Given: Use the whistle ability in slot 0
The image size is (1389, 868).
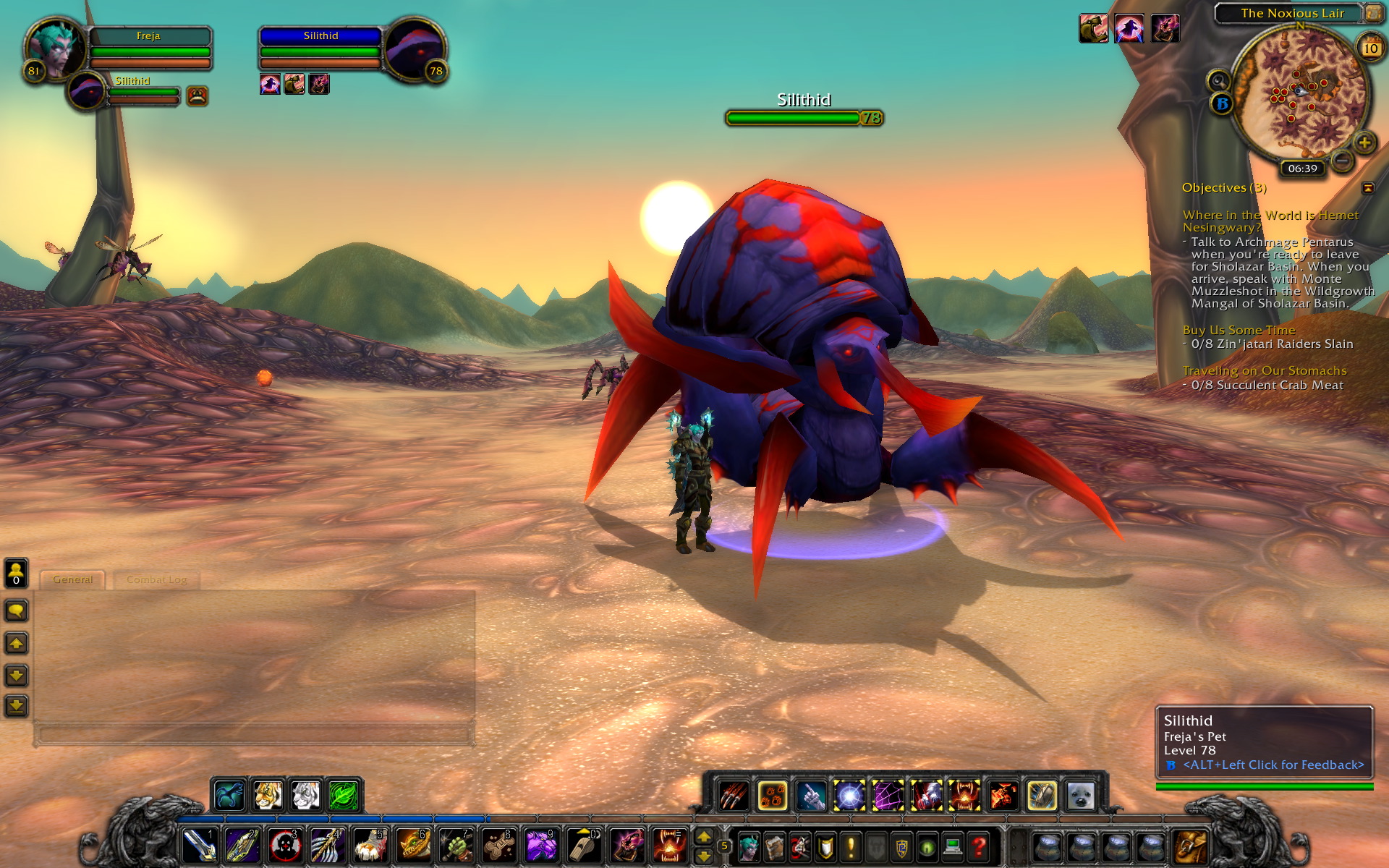Looking at the screenshot, I should point(583,845).
